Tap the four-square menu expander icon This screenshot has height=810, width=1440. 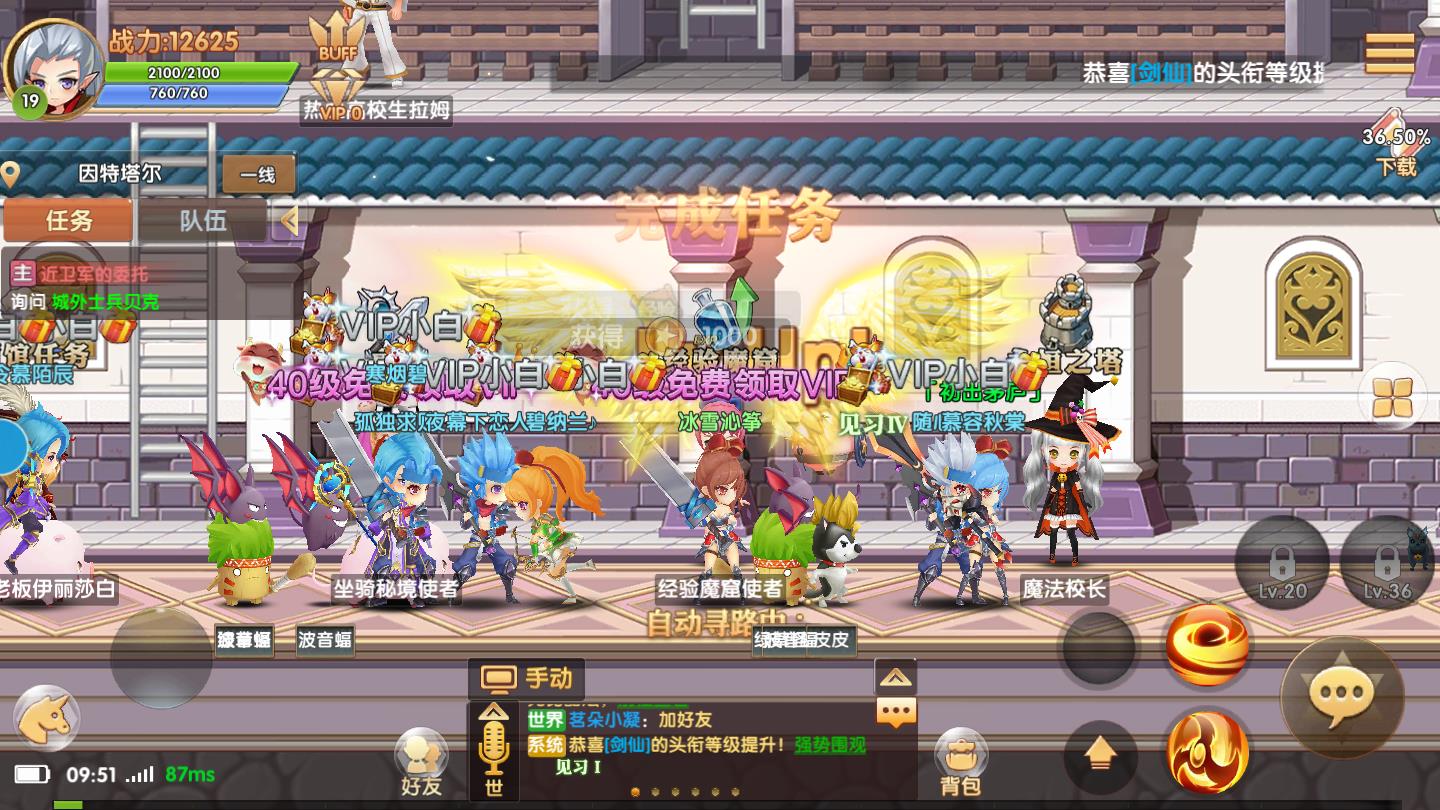[x=1392, y=397]
